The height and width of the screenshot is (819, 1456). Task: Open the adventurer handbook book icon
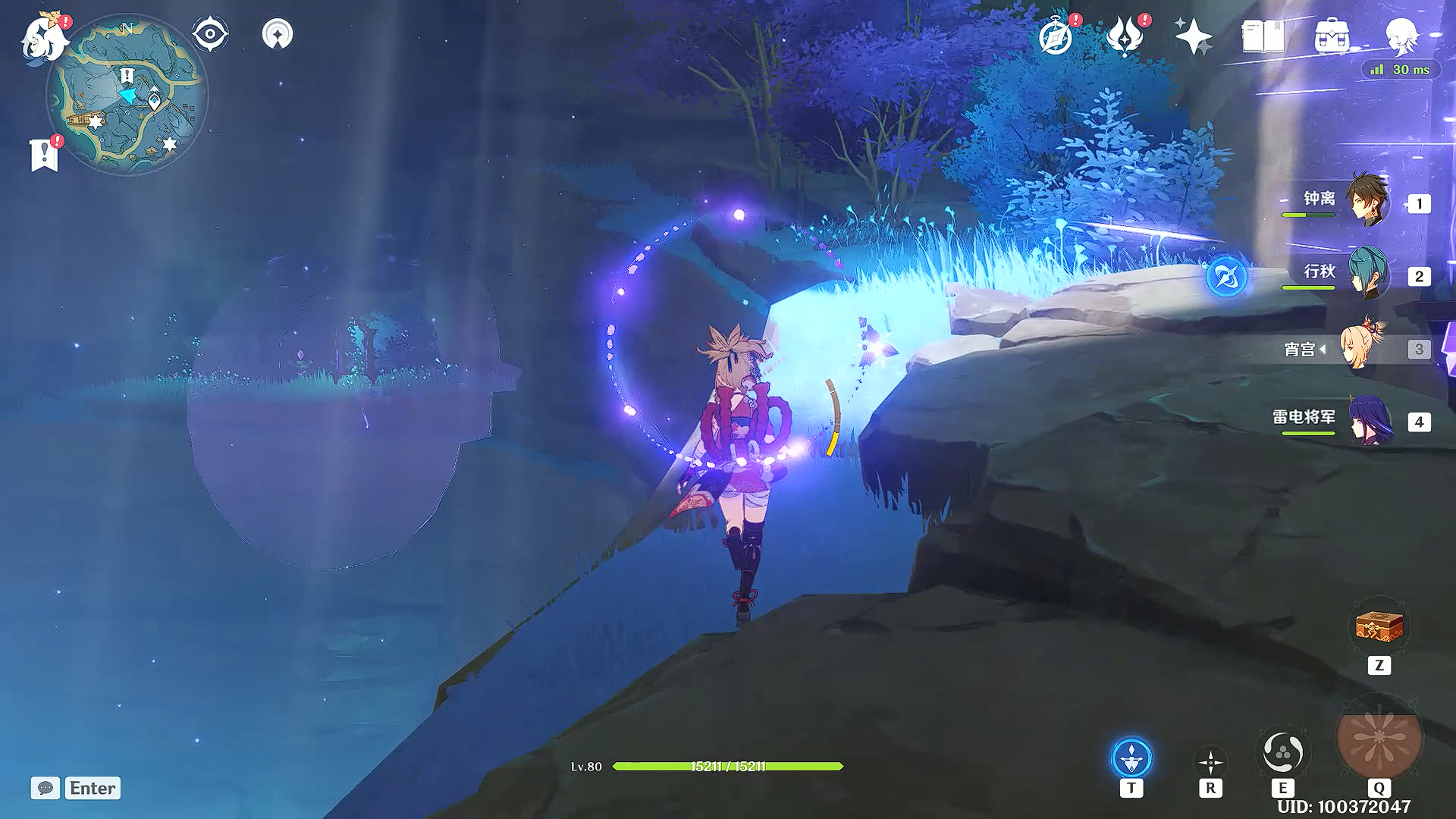pyautogui.click(x=1263, y=36)
